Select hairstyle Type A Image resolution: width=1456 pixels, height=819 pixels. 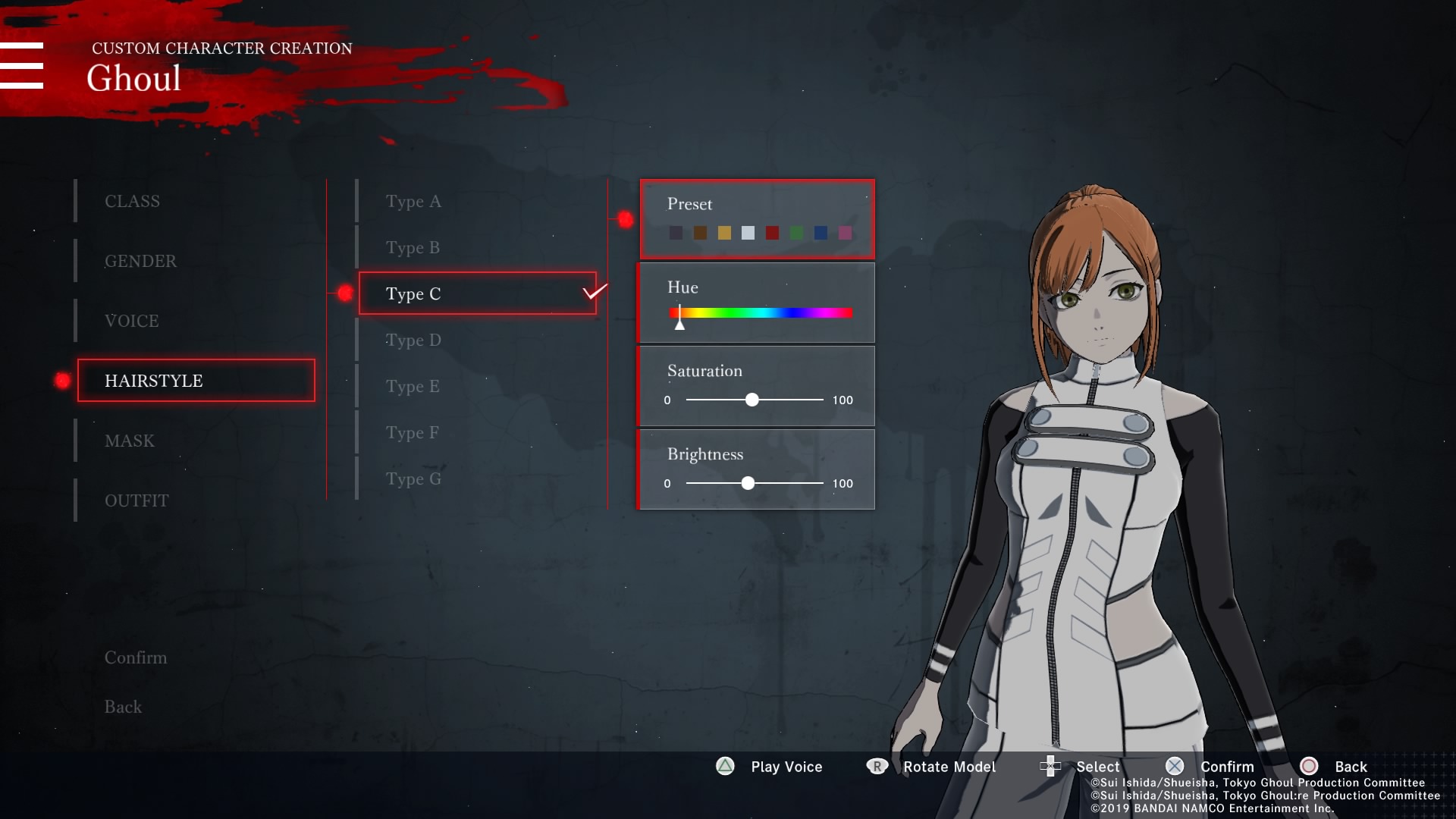[413, 202]
